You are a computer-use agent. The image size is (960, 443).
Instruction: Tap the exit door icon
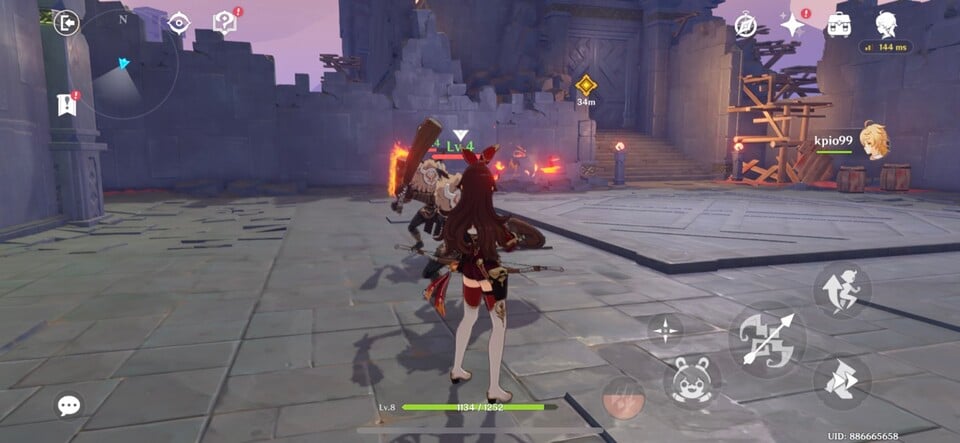(67, 23)
